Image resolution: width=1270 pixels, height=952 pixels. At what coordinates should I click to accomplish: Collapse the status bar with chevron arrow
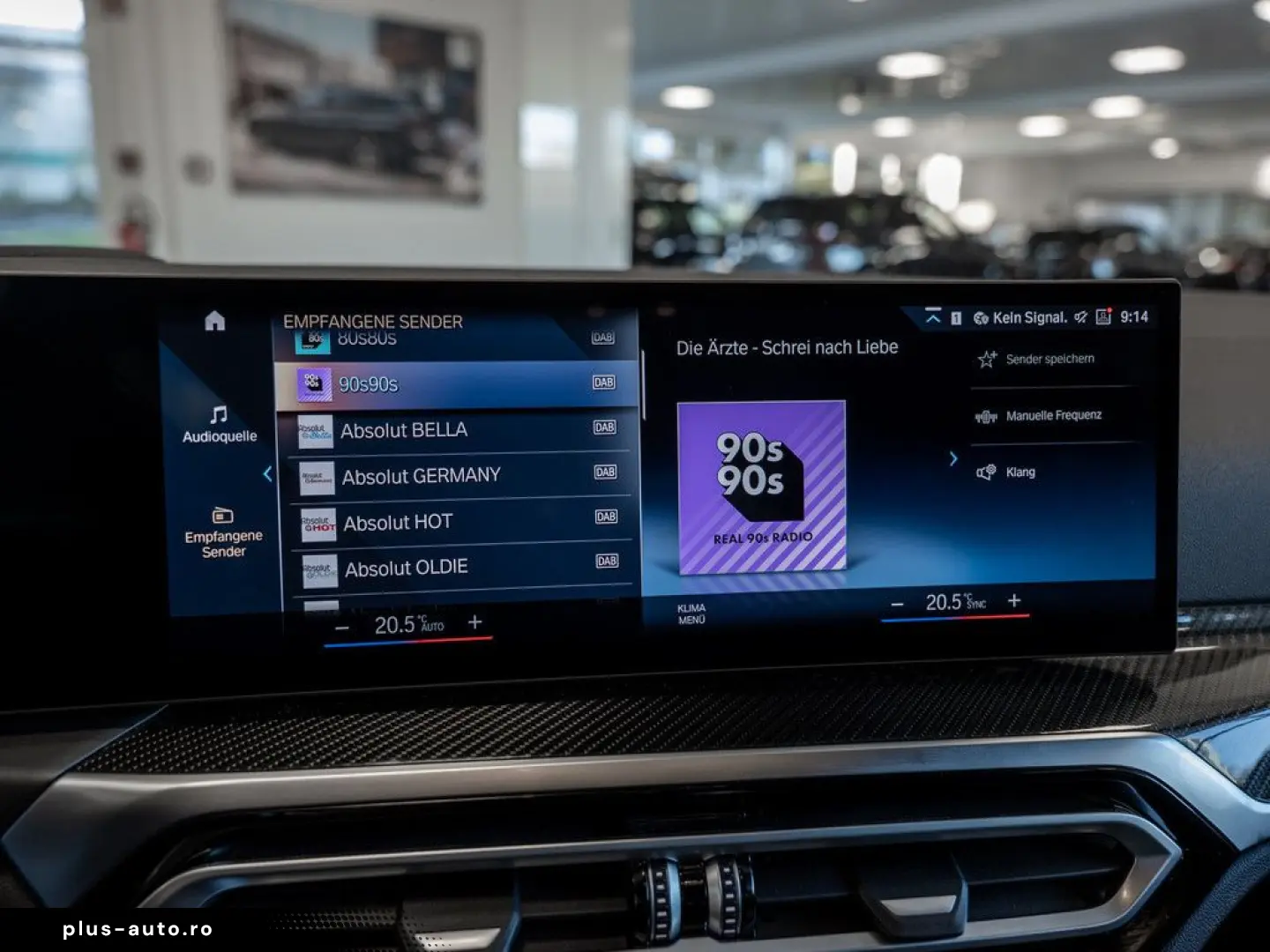[x=934, y=318]
